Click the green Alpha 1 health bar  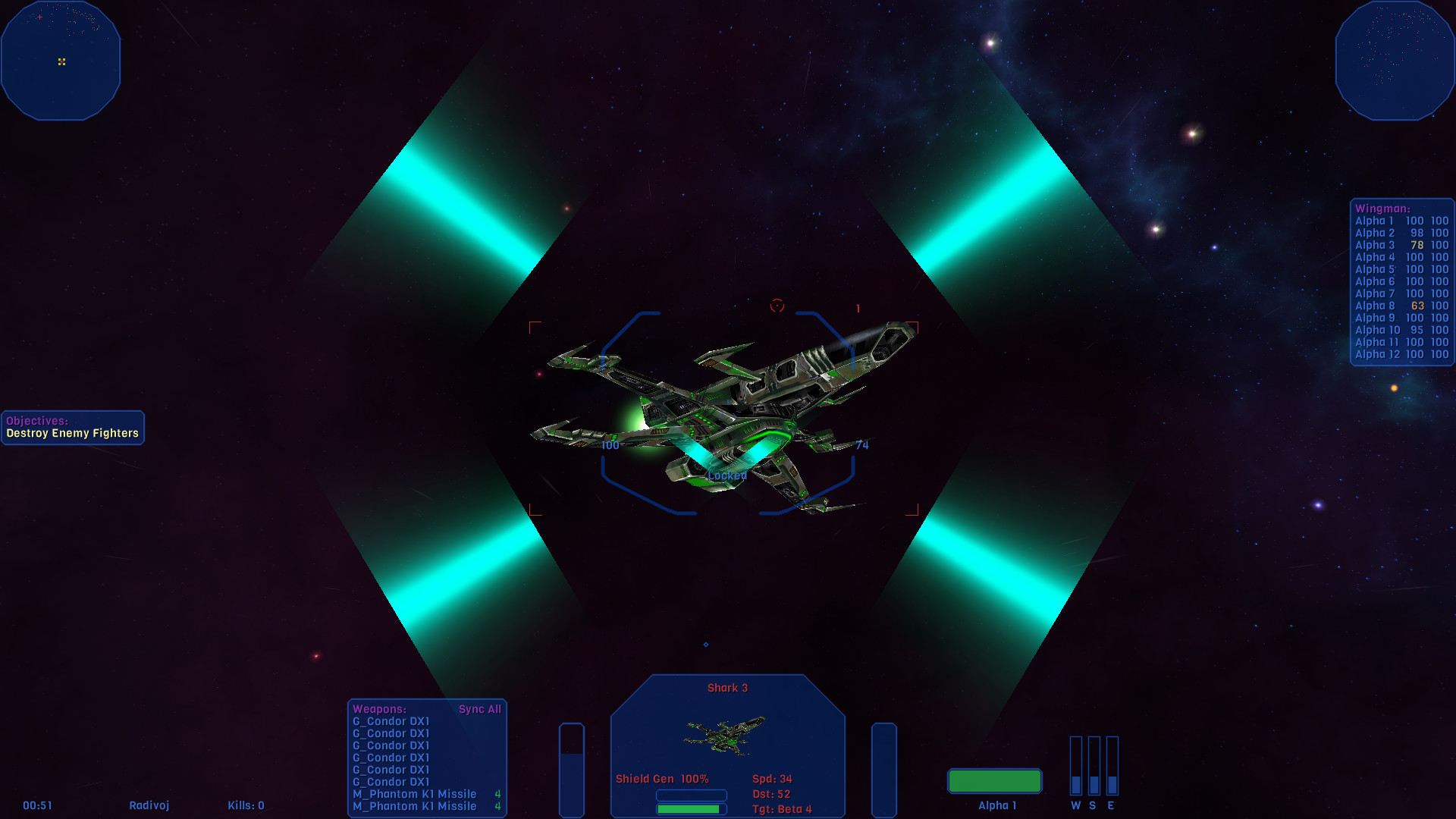pyautogui.click(x=994, y=780)
